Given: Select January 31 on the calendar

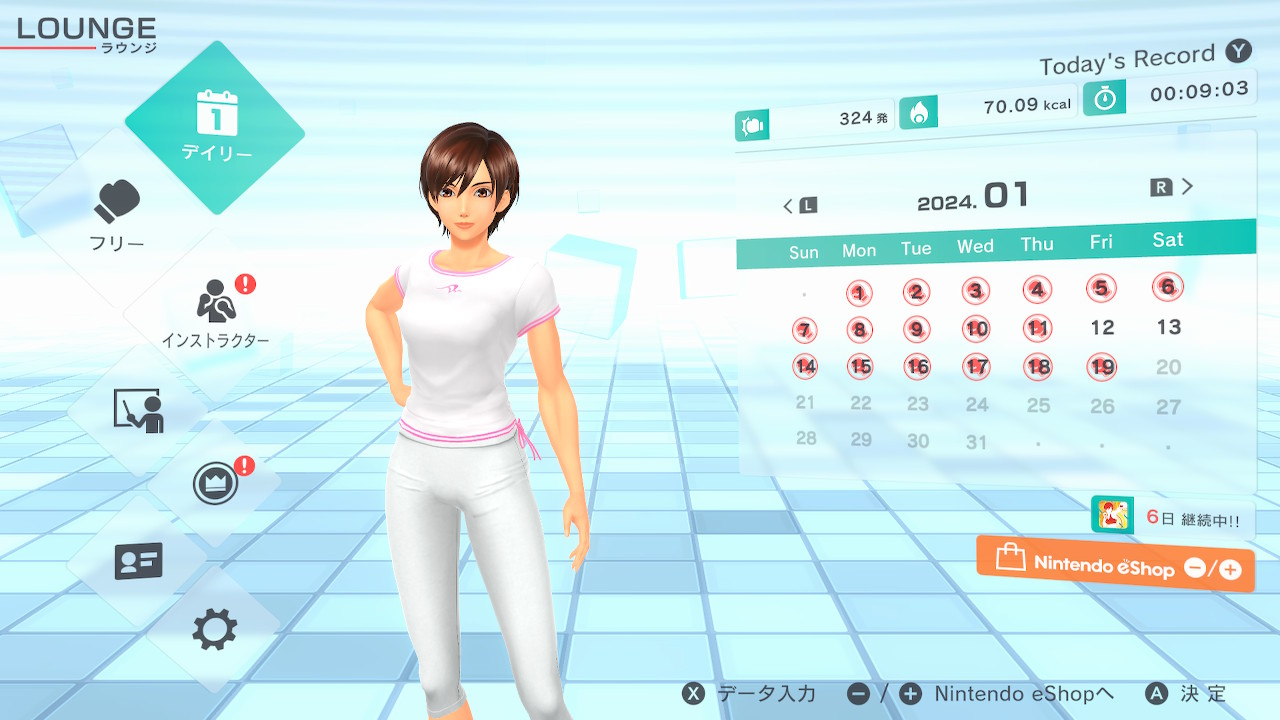Looking at the screenshot, I should (x=977, y=441).
